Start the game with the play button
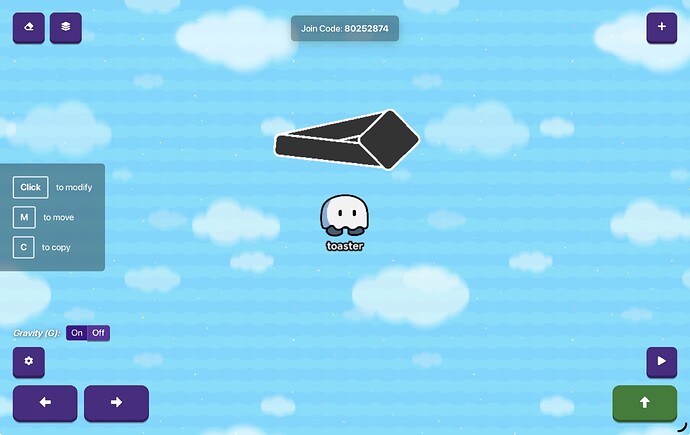The image size is (690, 435). pos(661,362)
